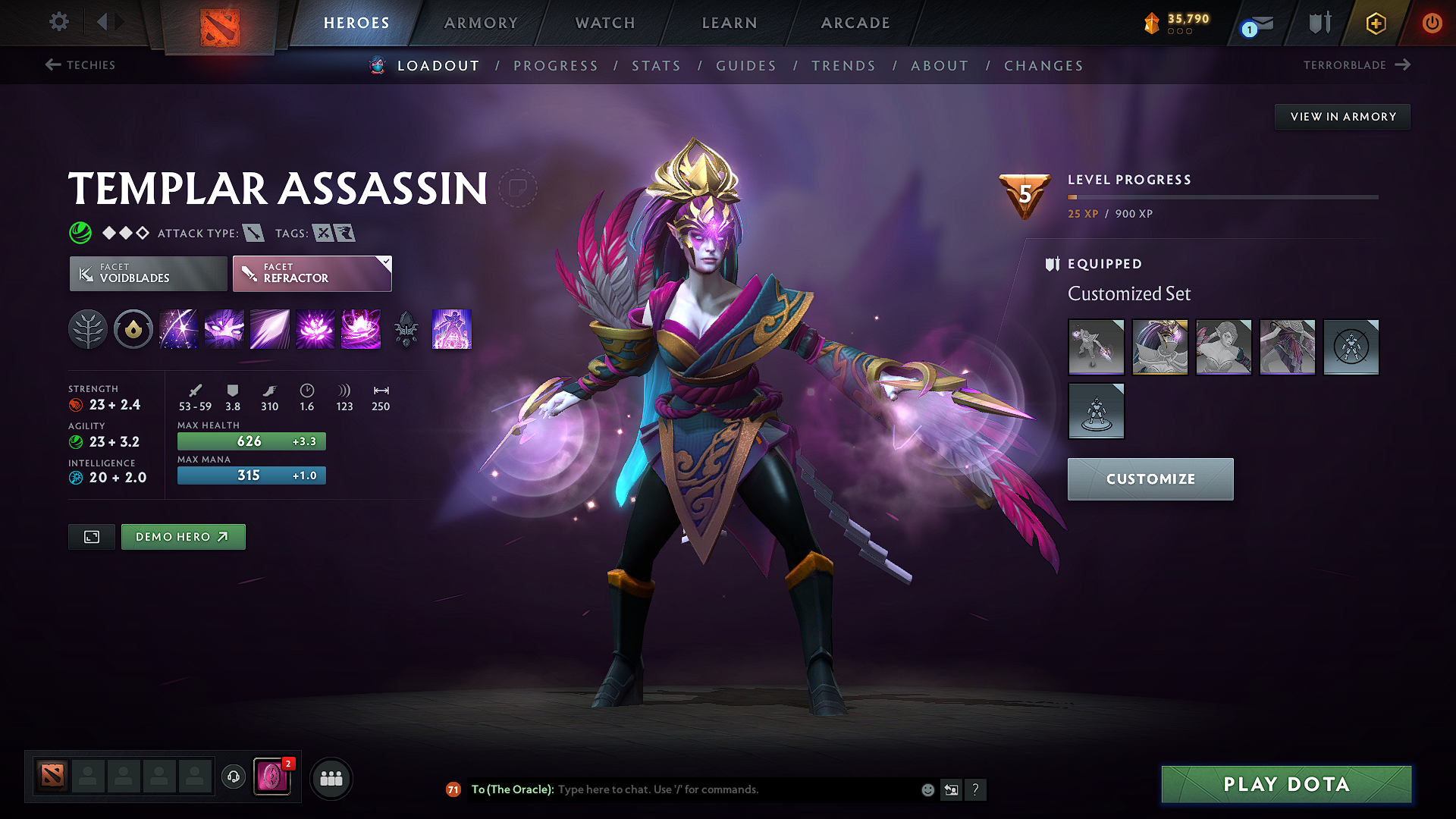This screenshot has height=819, width=1456.
Task: Toggle the party finder group icon
Action: click(331, 777)
